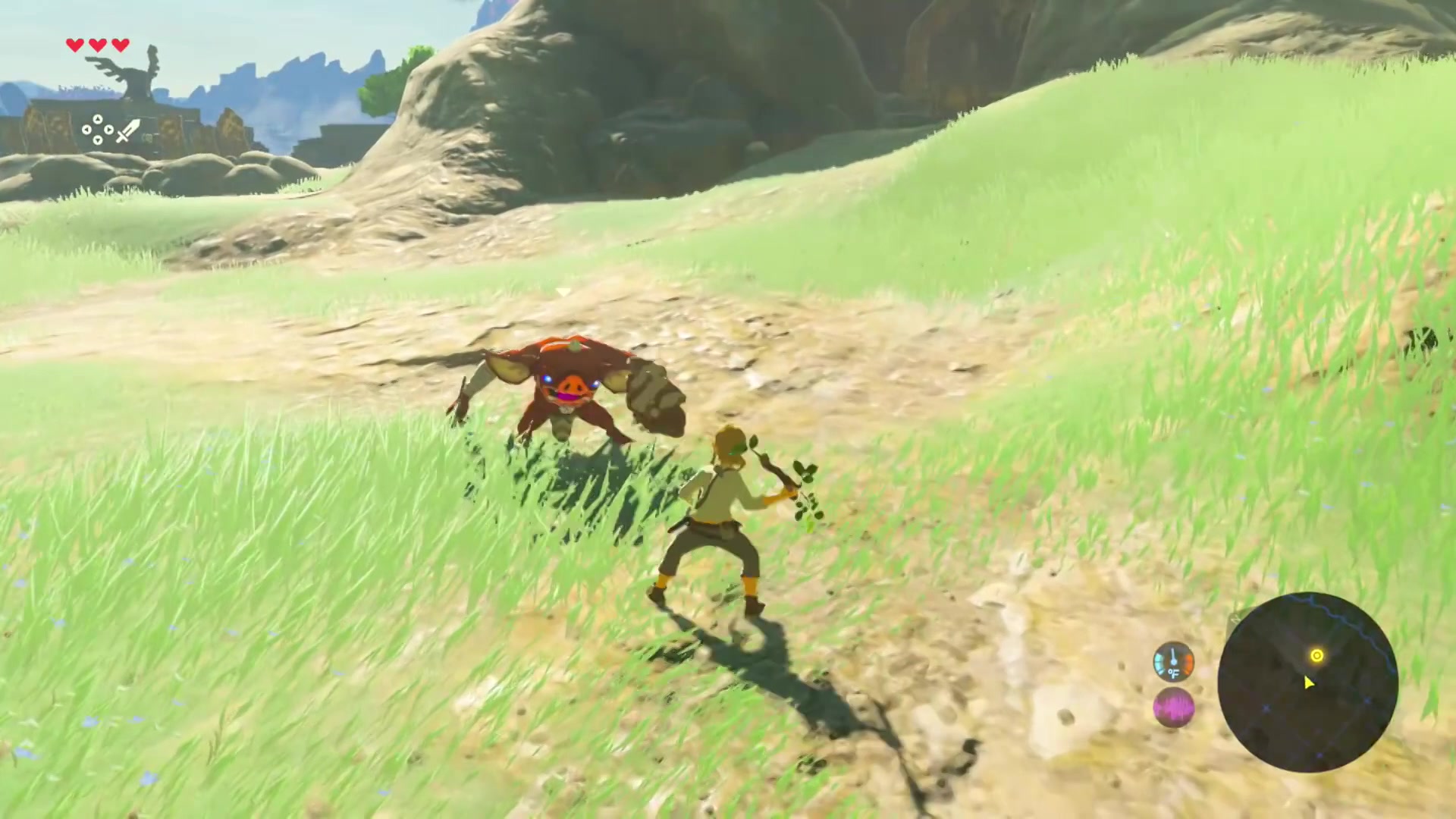Viewport: 1456px width, 819px height.
Task: Click the red Bokoblin enemy
Action: [x=569, y=387]
